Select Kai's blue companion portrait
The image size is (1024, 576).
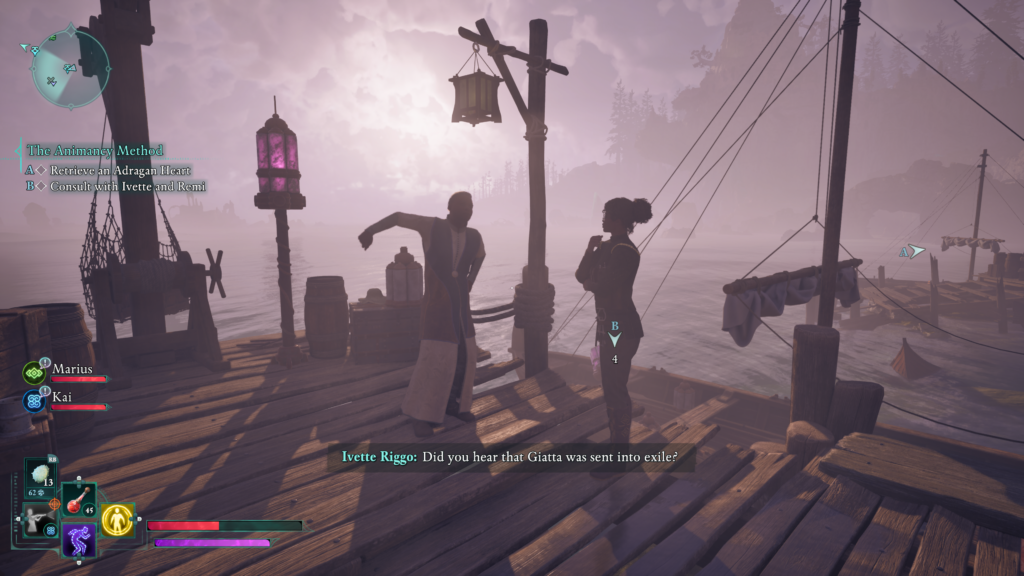click(34, 401)
